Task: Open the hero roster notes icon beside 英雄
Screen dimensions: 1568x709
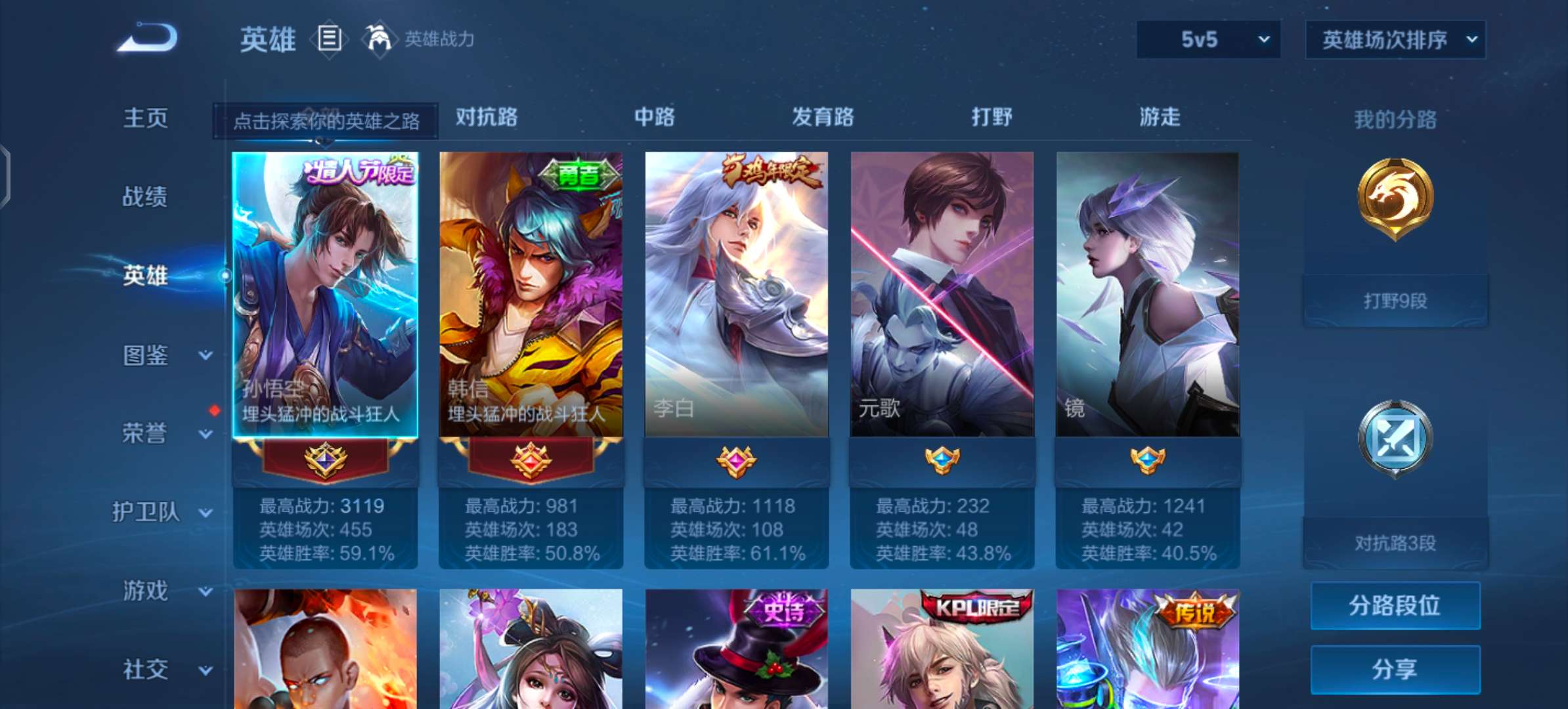Action: 329,39
